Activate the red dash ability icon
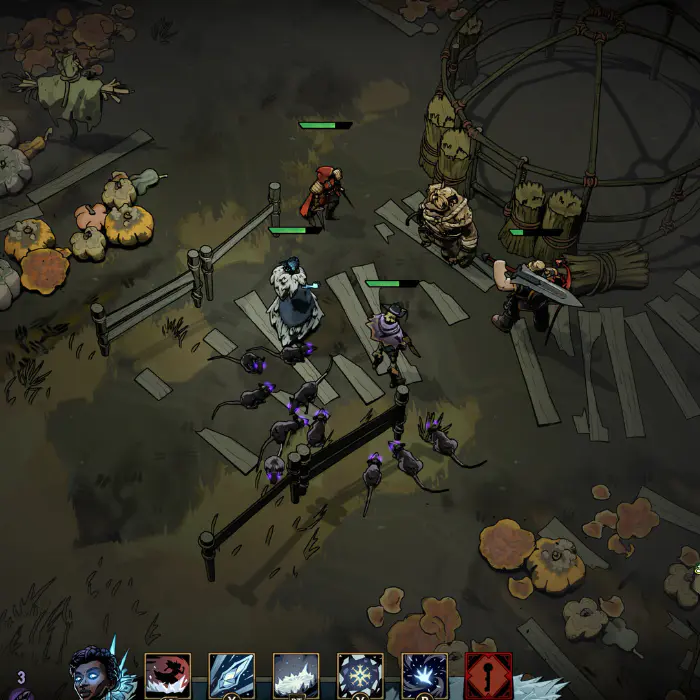The image size is (700, 700). pyautogui.click(x=167, y=677)
